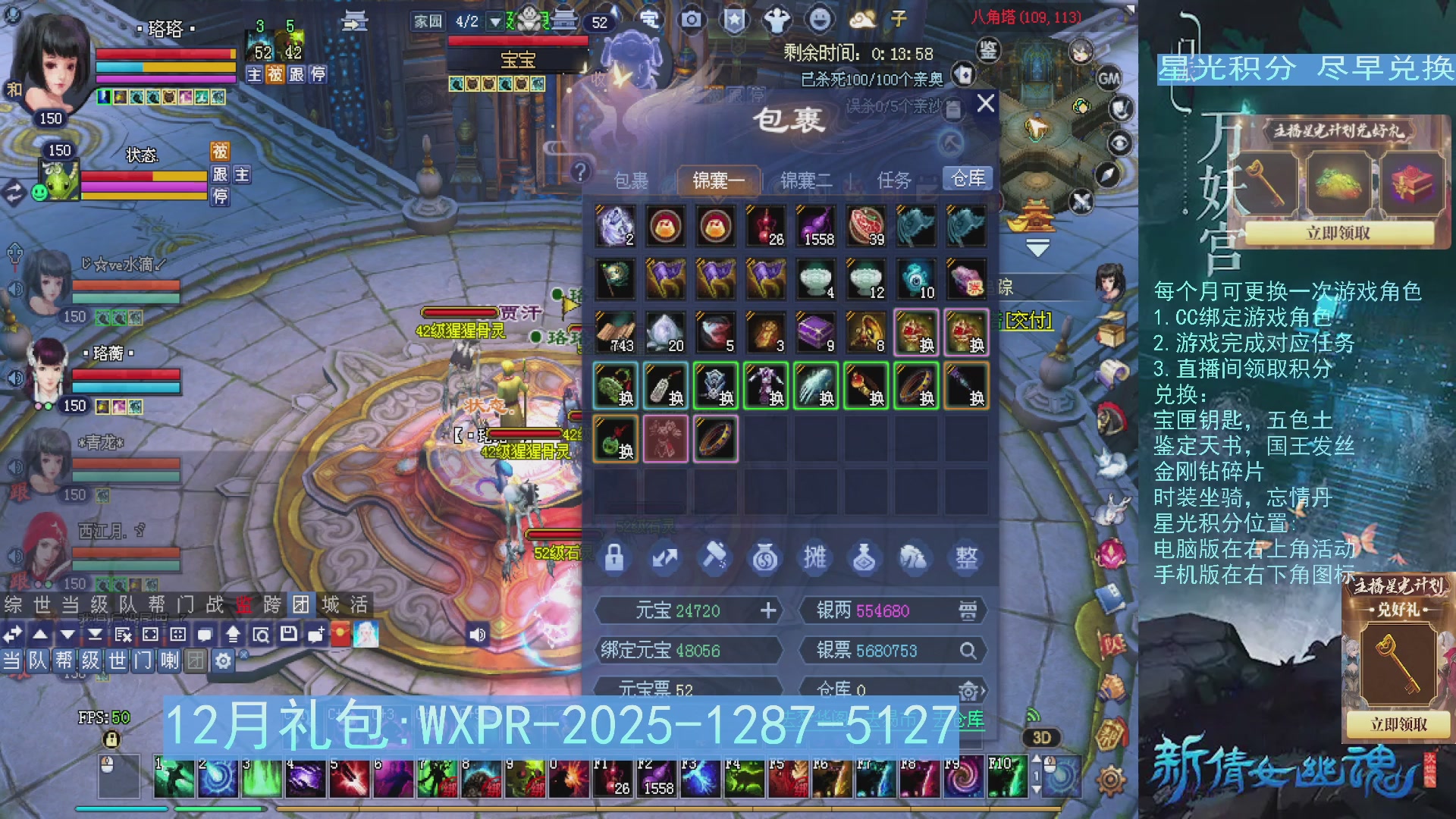Click the 银票 search magnifier button
The image size is (1456, 819).
tap(968, 651)
